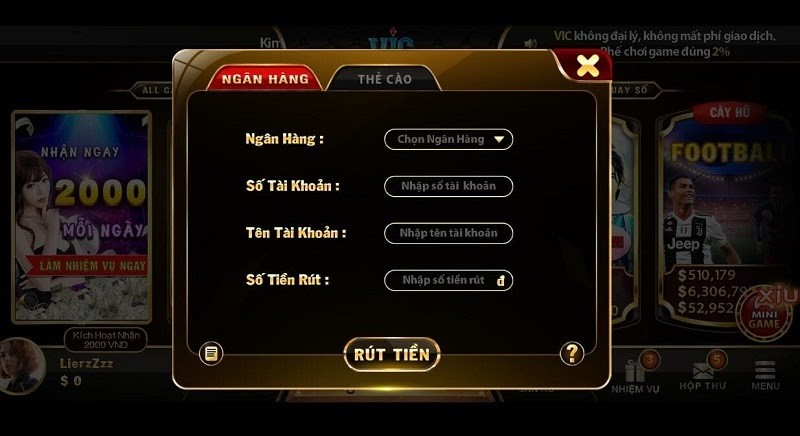Open the Thẻ Cào tab
Screen dimensions: 800x436
(x=384, y=79)
